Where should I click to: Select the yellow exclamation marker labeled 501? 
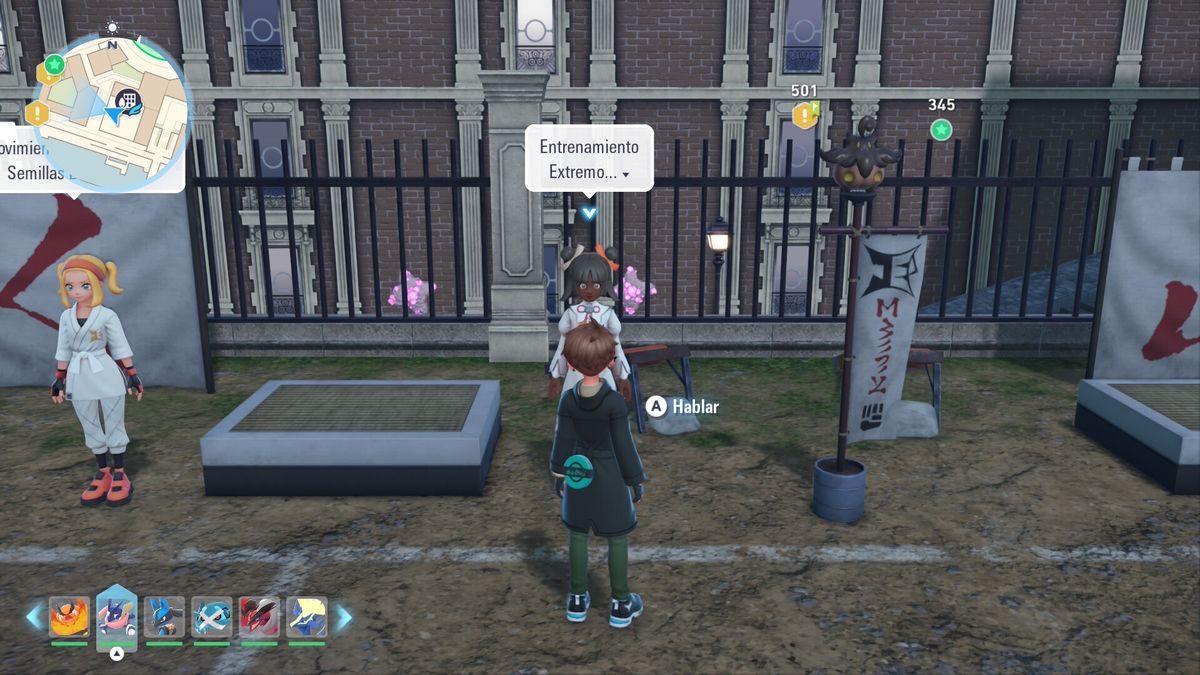[x=804, y=115]
